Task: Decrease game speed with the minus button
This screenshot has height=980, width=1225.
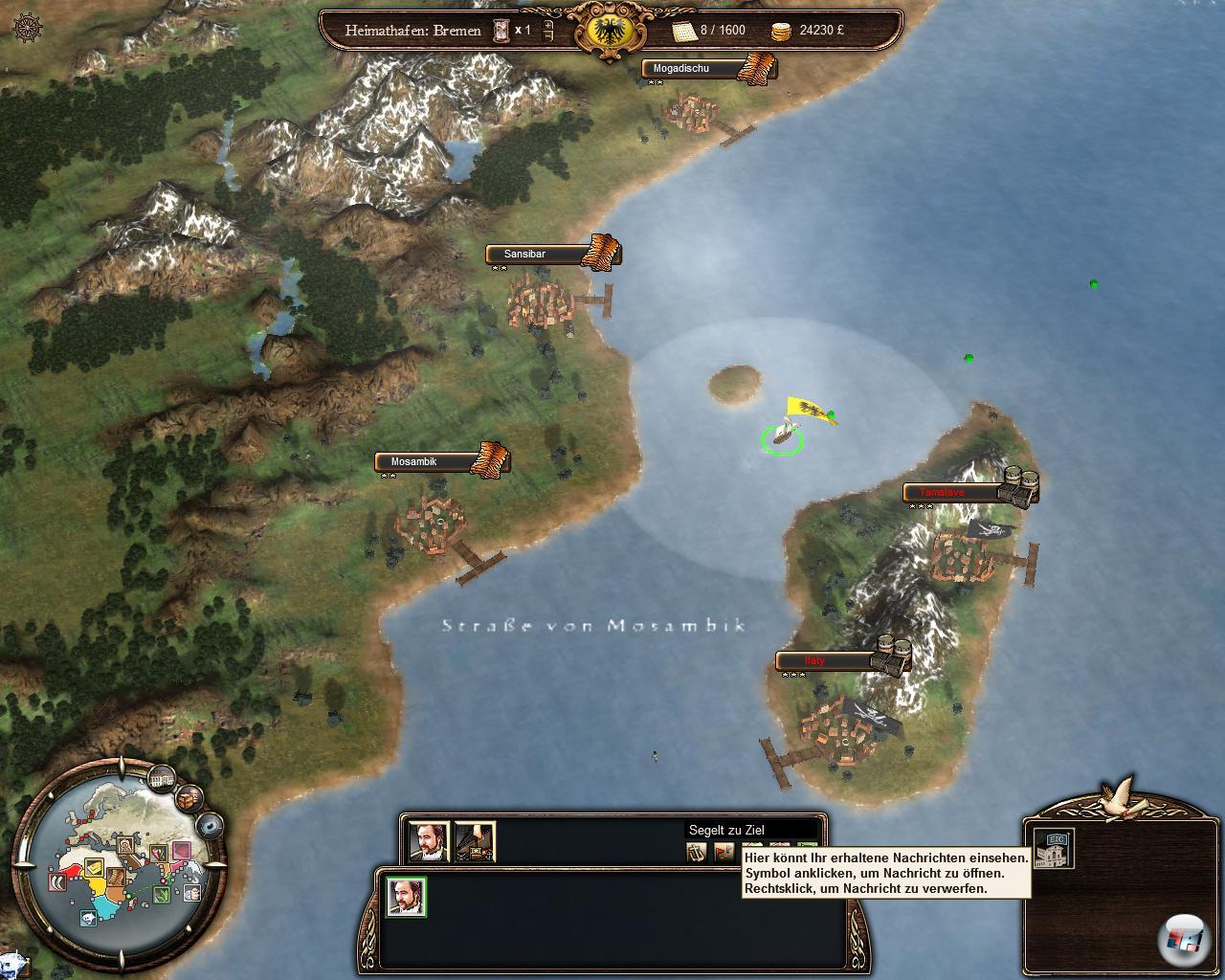Action: (547, 37)
